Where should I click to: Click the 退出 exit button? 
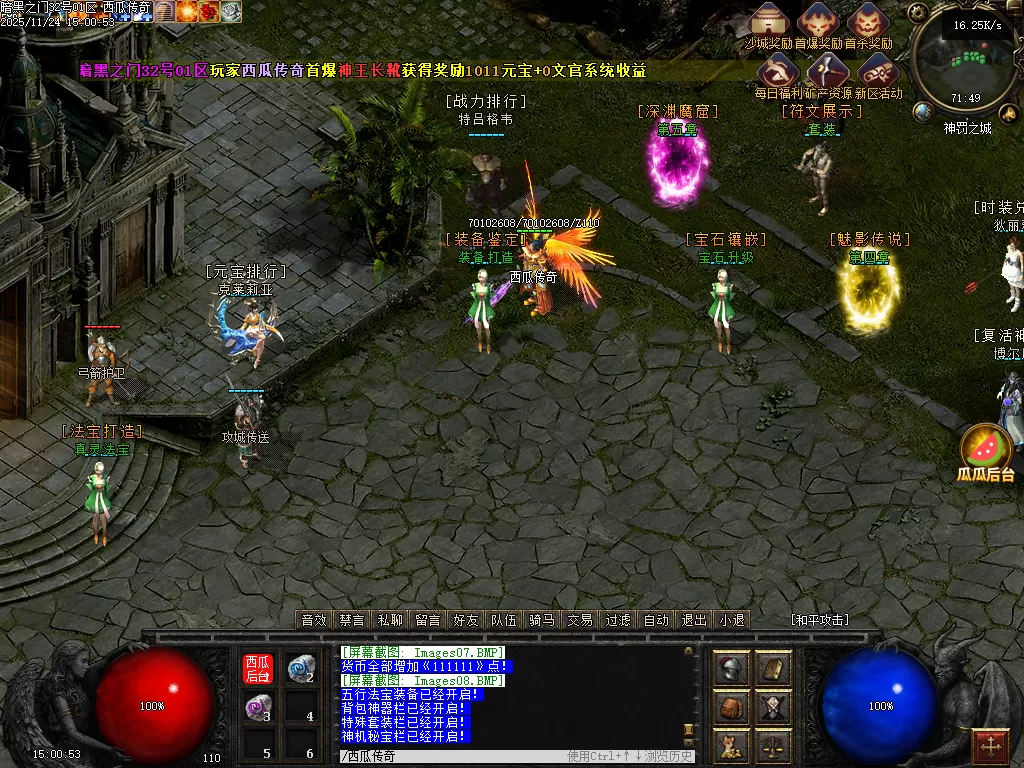tap(694, 620)
